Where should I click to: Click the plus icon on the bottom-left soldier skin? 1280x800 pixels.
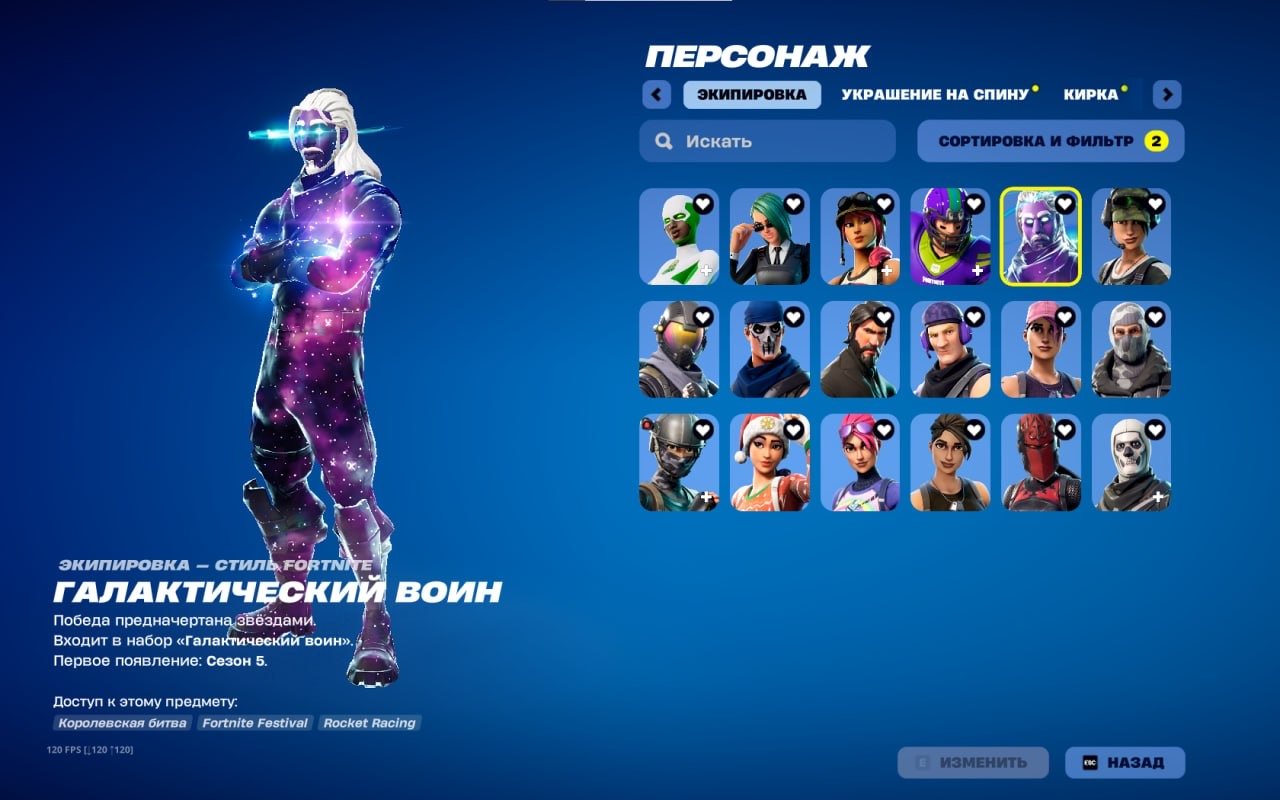707,495
